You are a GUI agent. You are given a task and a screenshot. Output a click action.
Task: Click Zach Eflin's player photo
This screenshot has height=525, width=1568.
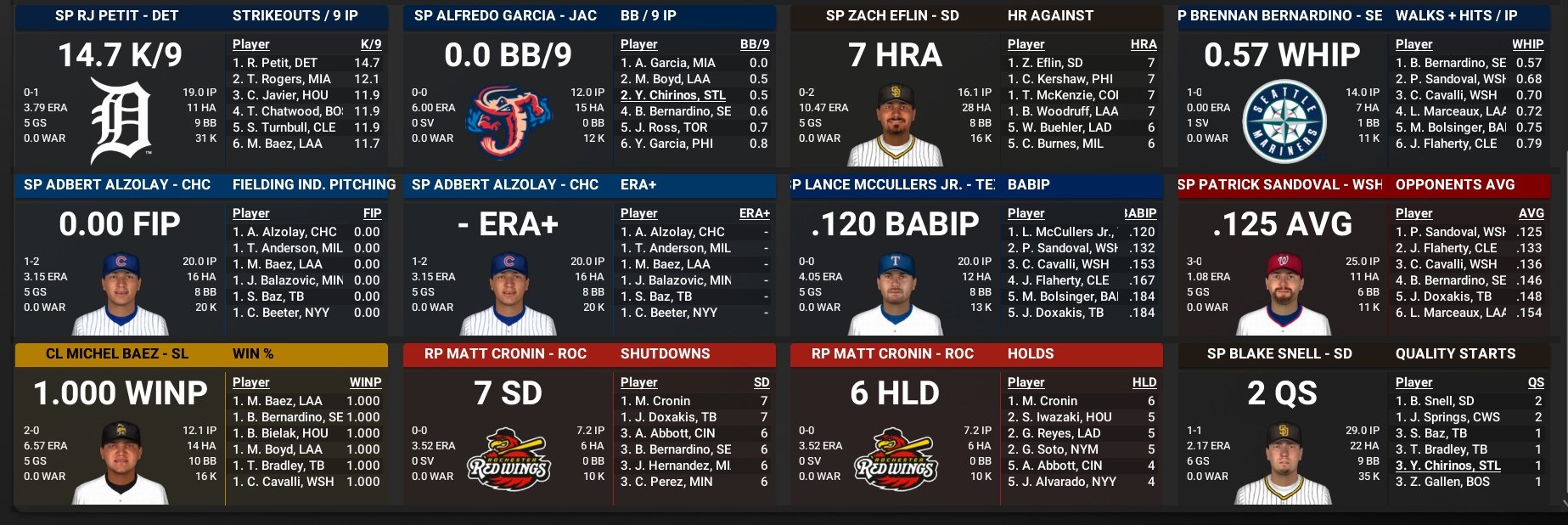tap(895, 125)
